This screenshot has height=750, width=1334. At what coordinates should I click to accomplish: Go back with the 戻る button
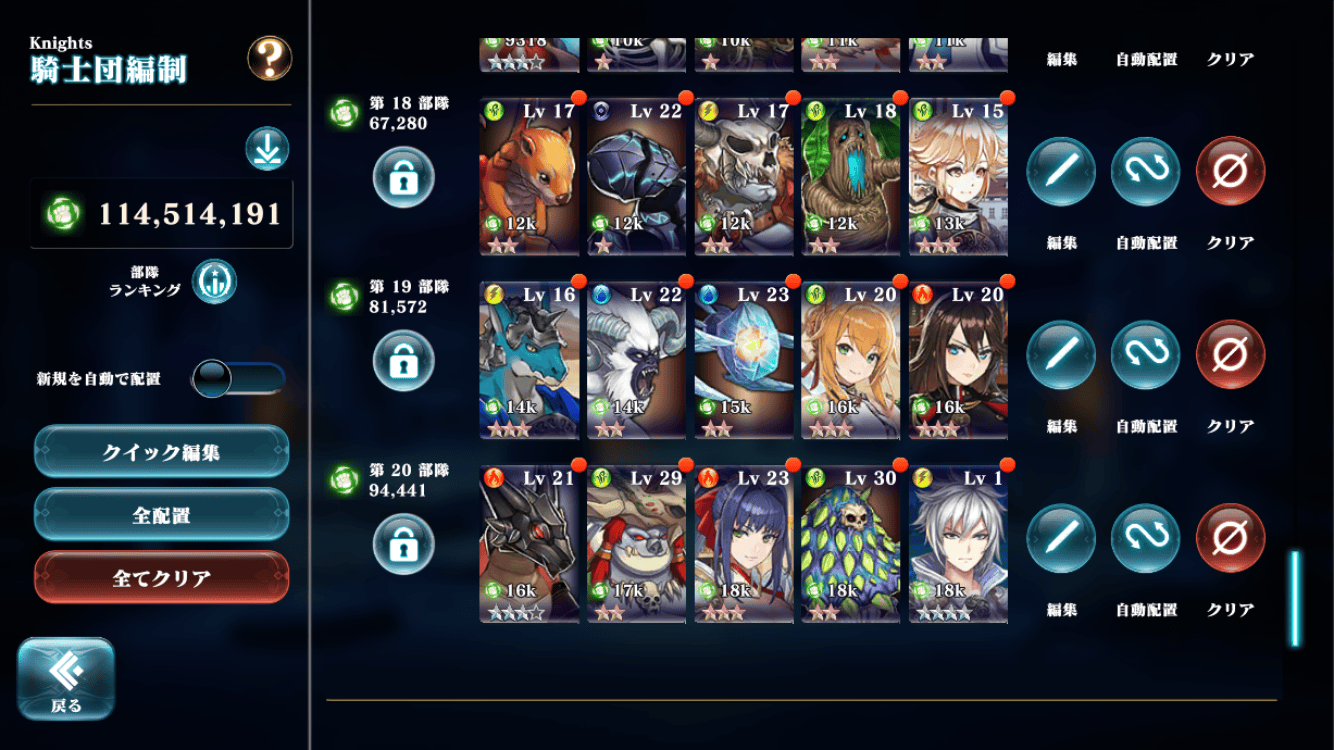click(x=66, y=678)
